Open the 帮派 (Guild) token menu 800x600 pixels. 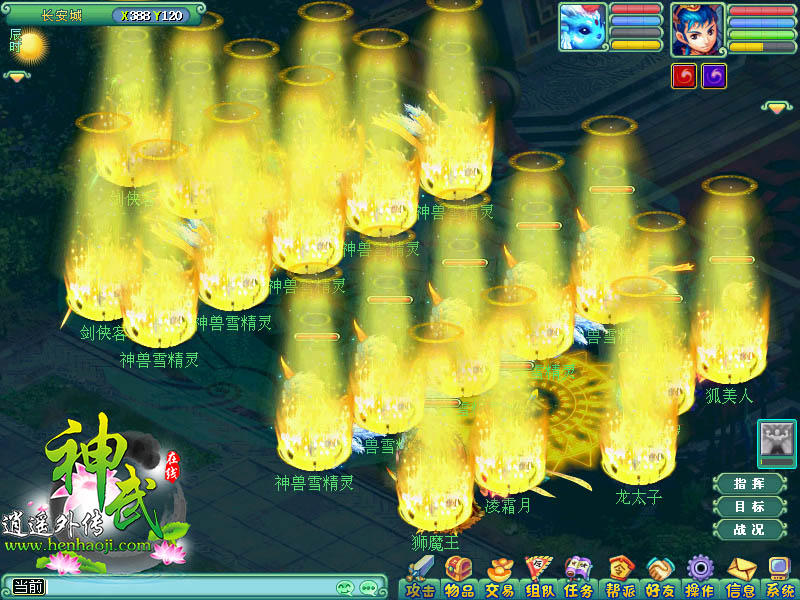[620, 578]
